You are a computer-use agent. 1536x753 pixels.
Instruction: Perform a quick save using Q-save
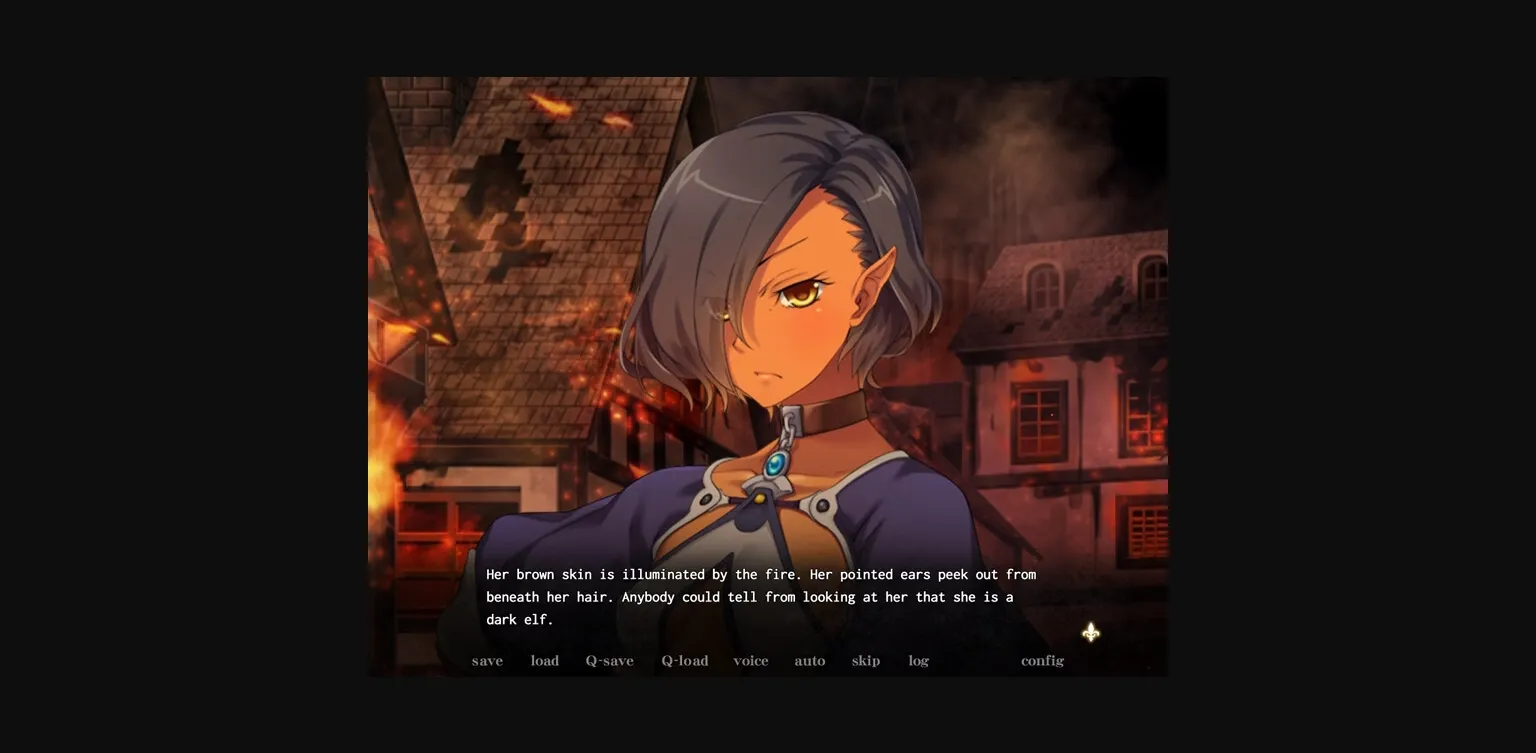(610, 660)
